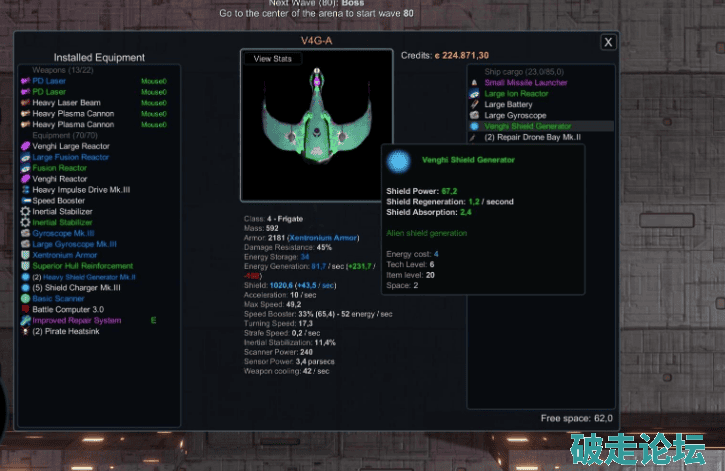Pick the Pirate Heatsink entry
The width and height of the screenshot is (725, 471).
click(x=71, y=331)
